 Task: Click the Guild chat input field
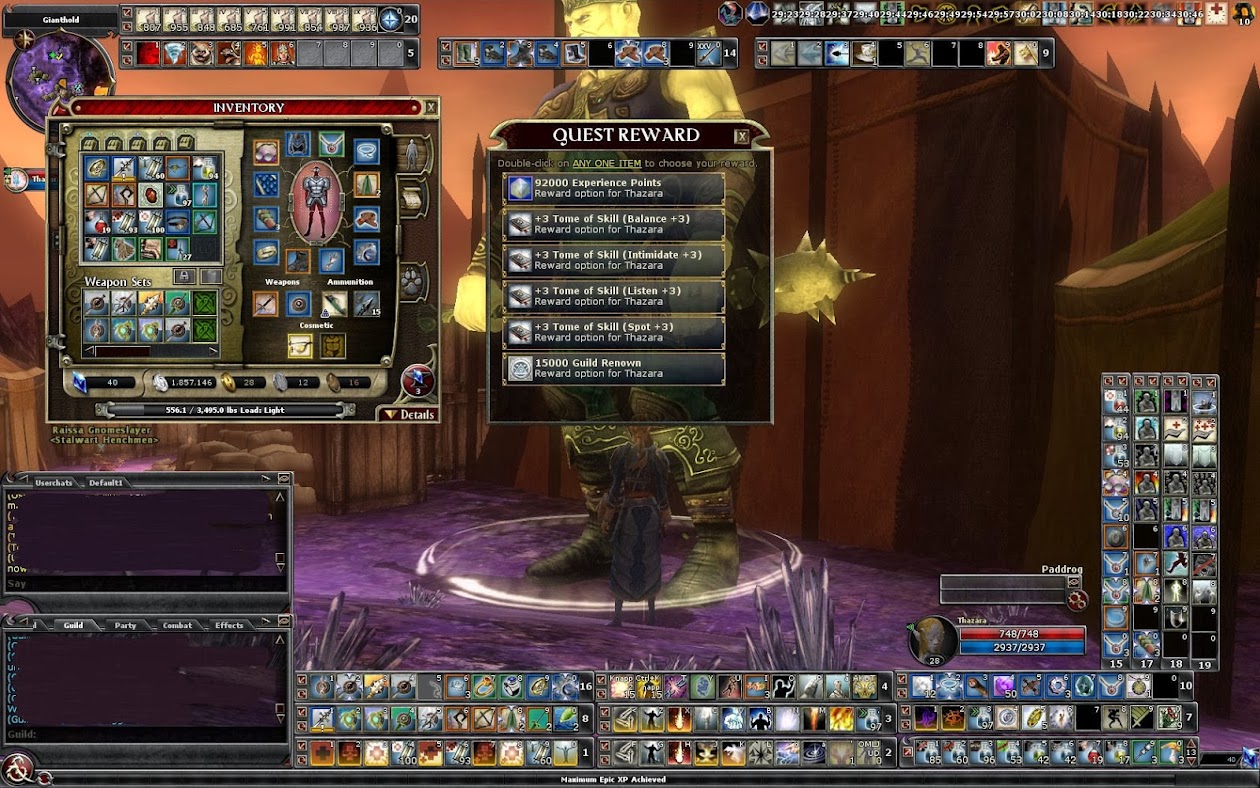150,735
